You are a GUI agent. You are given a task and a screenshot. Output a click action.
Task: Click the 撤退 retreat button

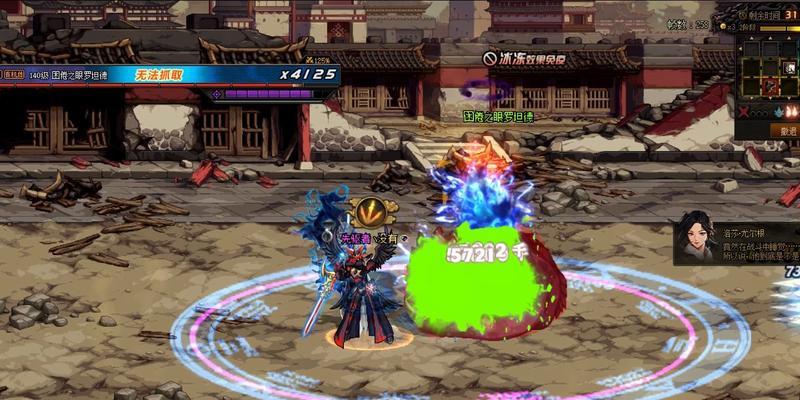[x=786, y=130]
